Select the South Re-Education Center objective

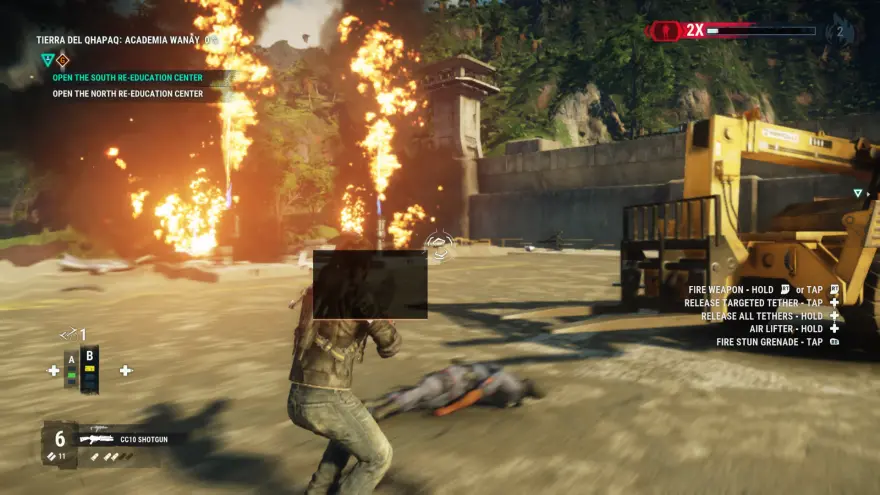point(127,77)
